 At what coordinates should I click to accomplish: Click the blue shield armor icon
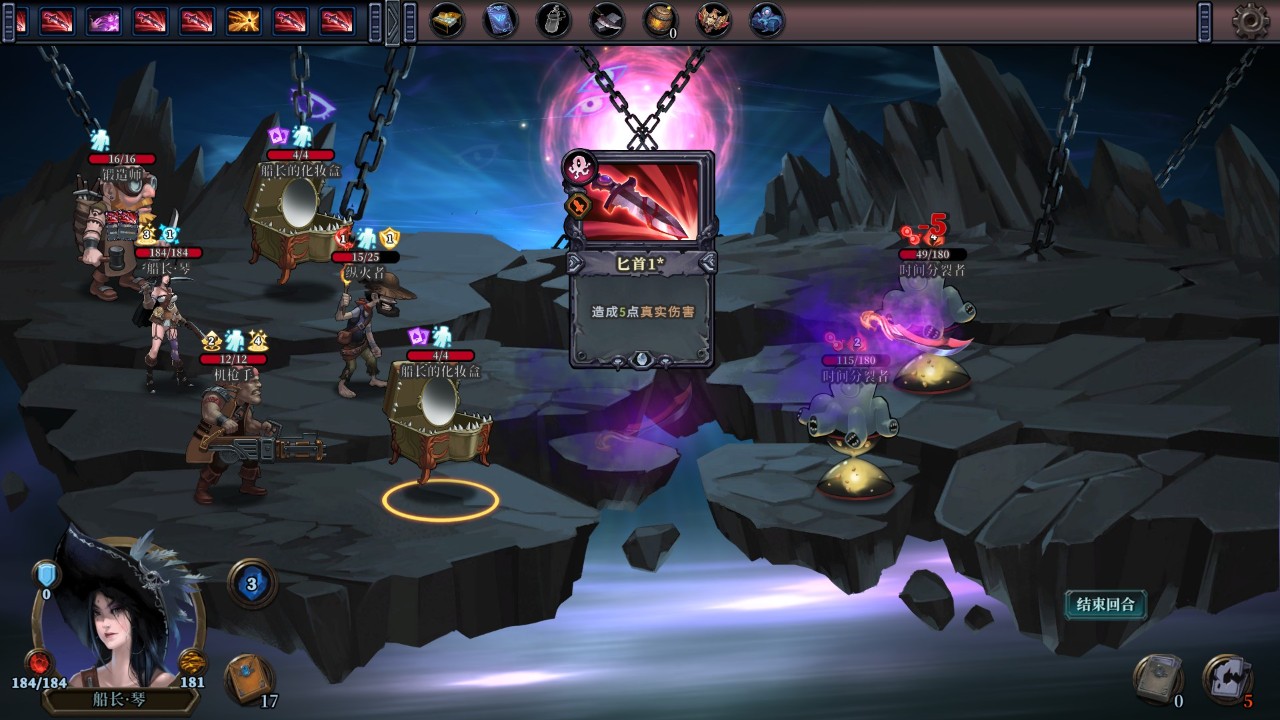[45, 574]
